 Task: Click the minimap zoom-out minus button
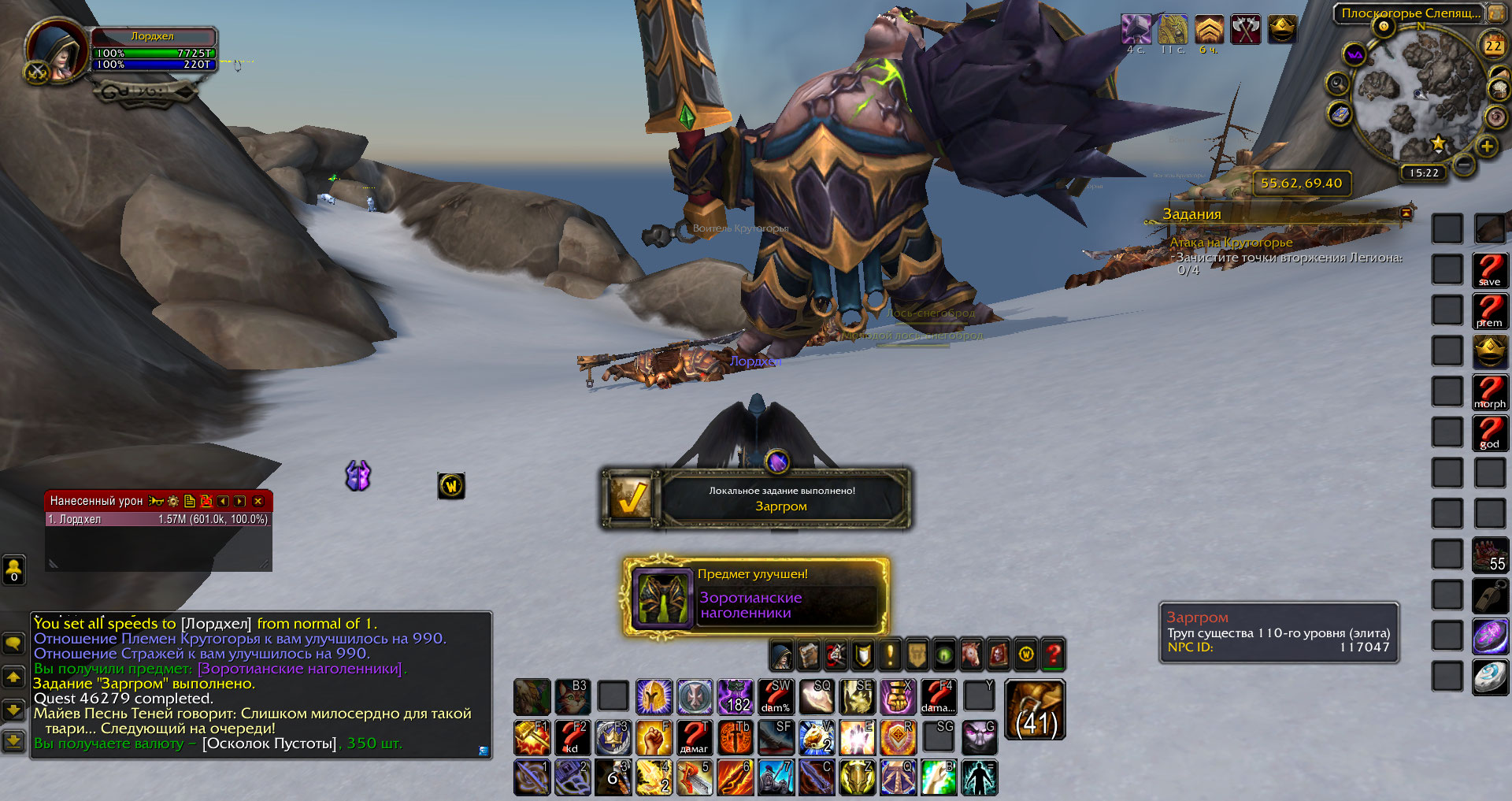tap(1464, 164)
